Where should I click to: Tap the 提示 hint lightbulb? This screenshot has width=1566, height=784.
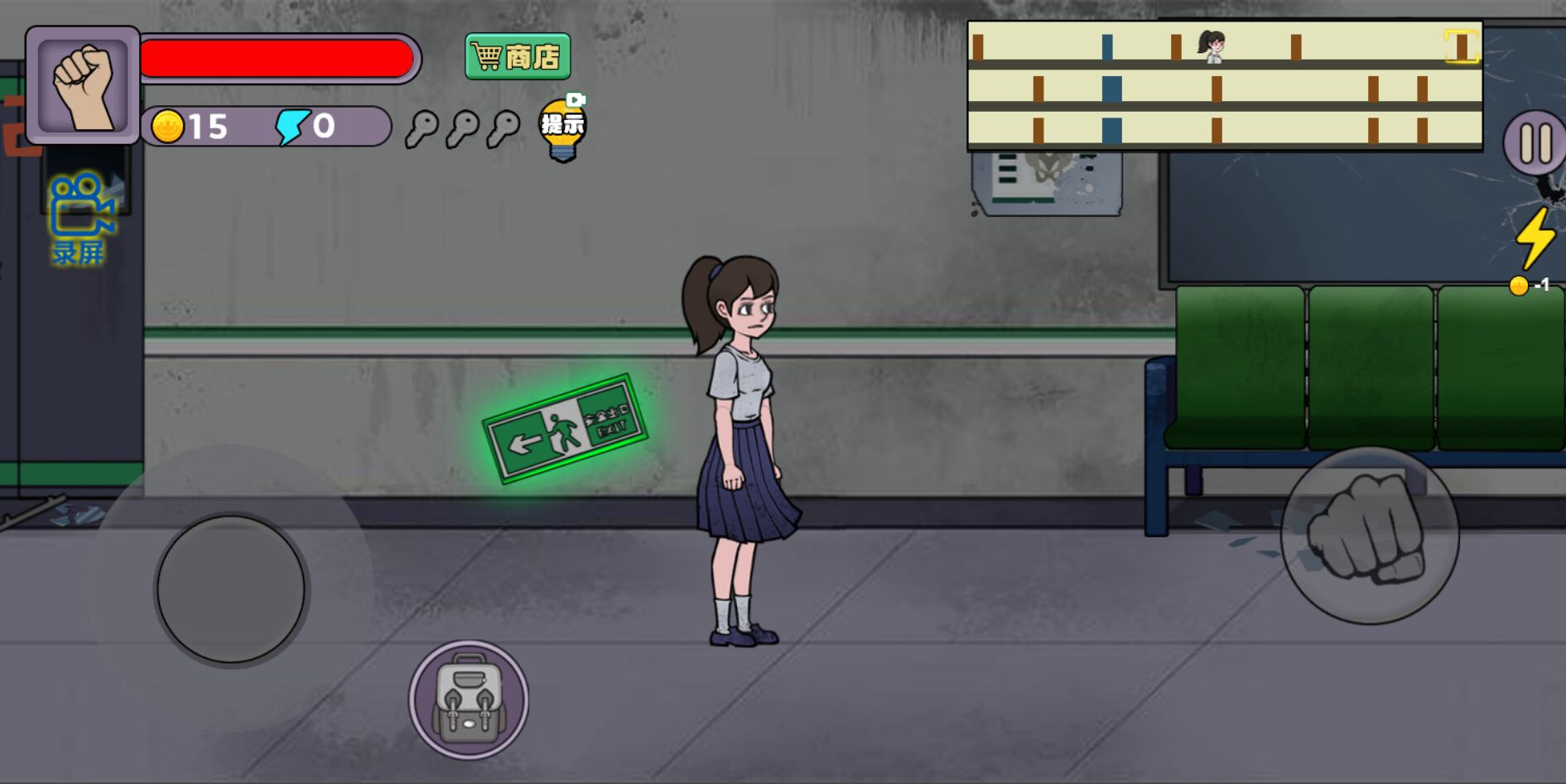click(x=563, y=128)
